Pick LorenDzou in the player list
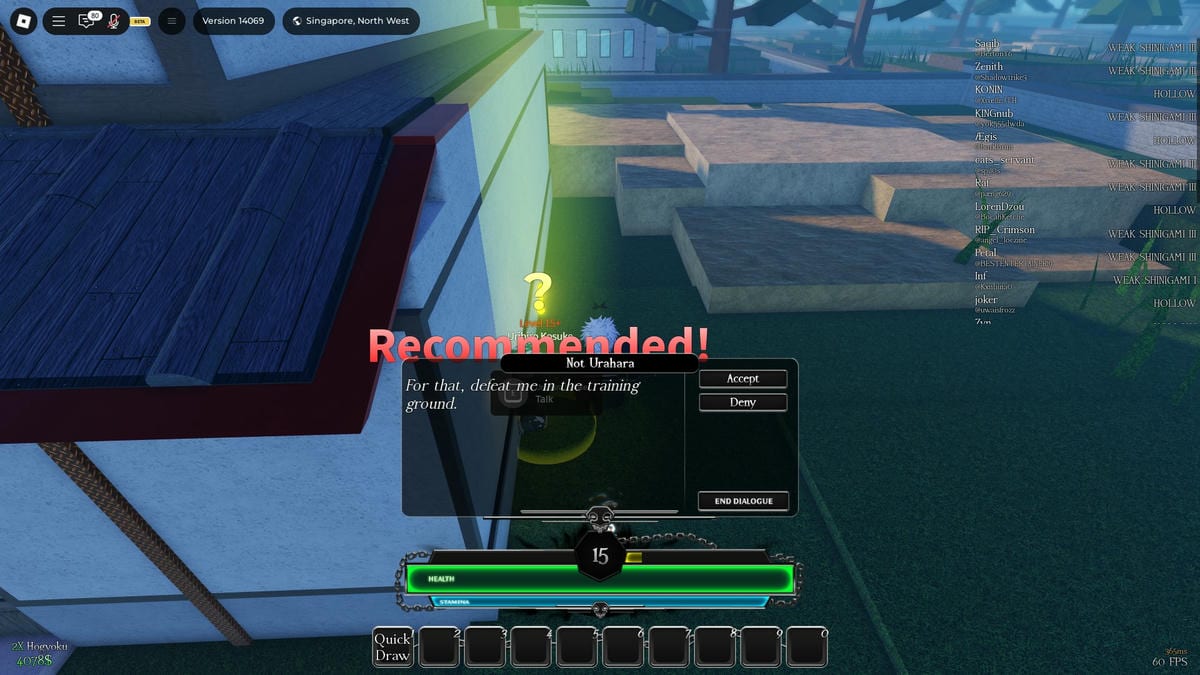 click(999, 207)
